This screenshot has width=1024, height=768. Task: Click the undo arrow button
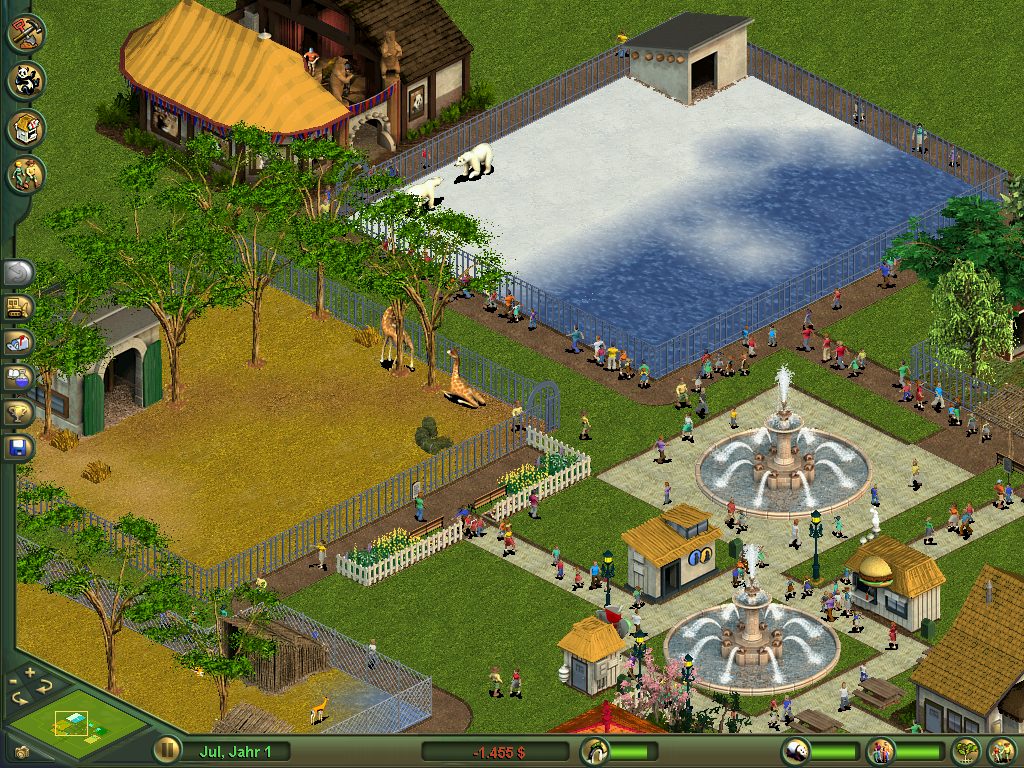pos(19,272)
